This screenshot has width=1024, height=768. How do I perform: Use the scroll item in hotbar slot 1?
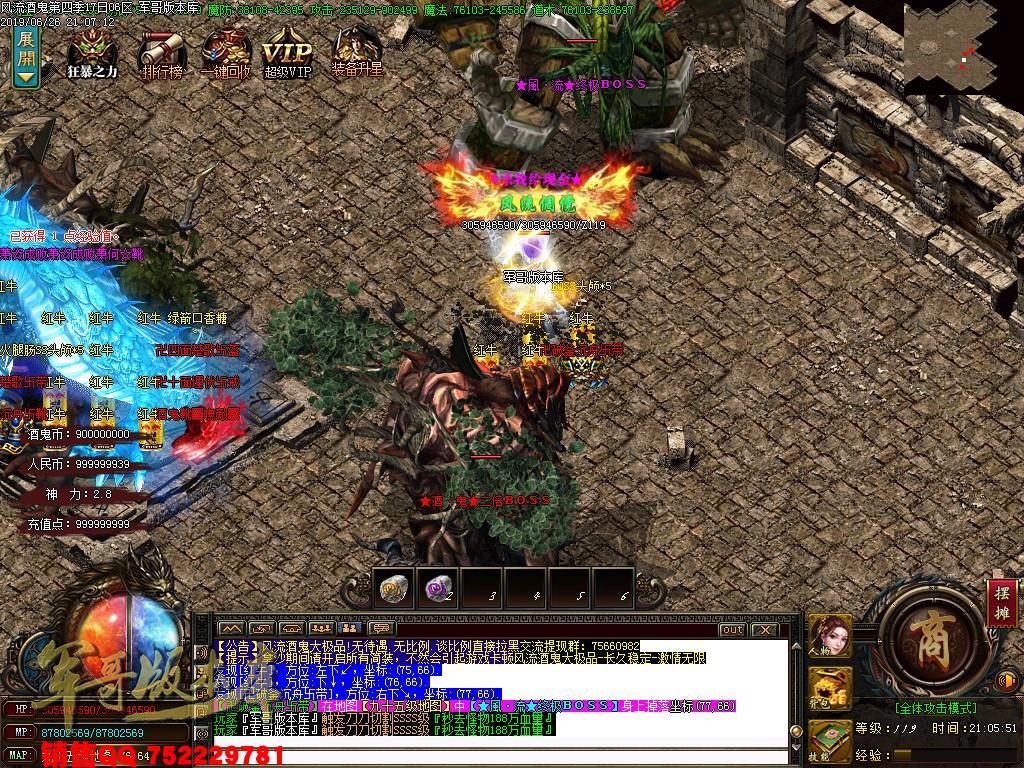(x=394, y=588)
